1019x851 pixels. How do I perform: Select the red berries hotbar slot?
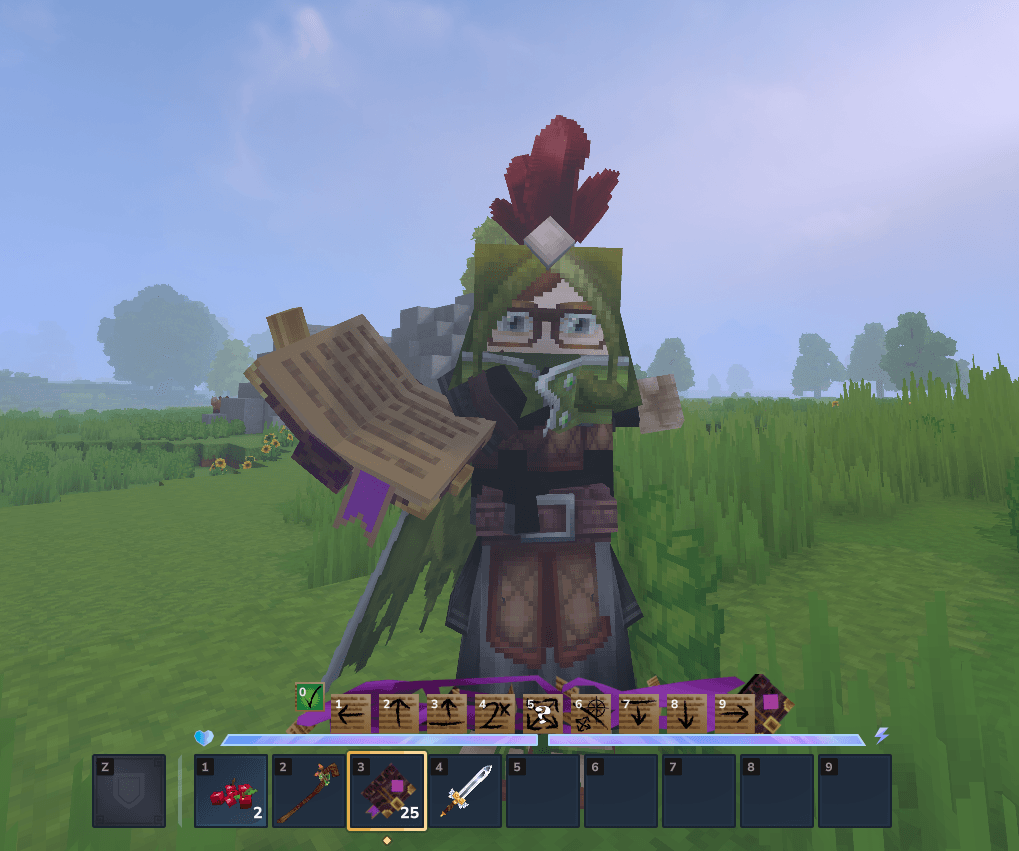231,791
